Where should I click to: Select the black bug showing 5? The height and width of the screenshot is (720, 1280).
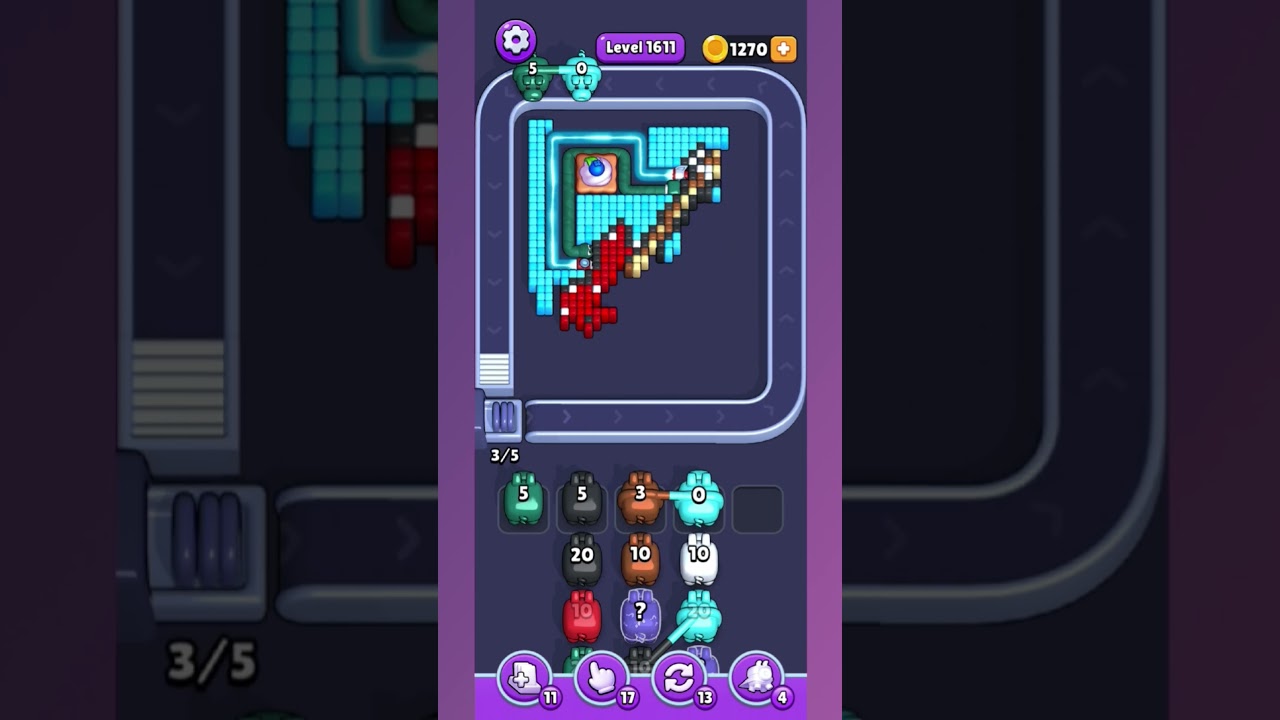[582, 503]
